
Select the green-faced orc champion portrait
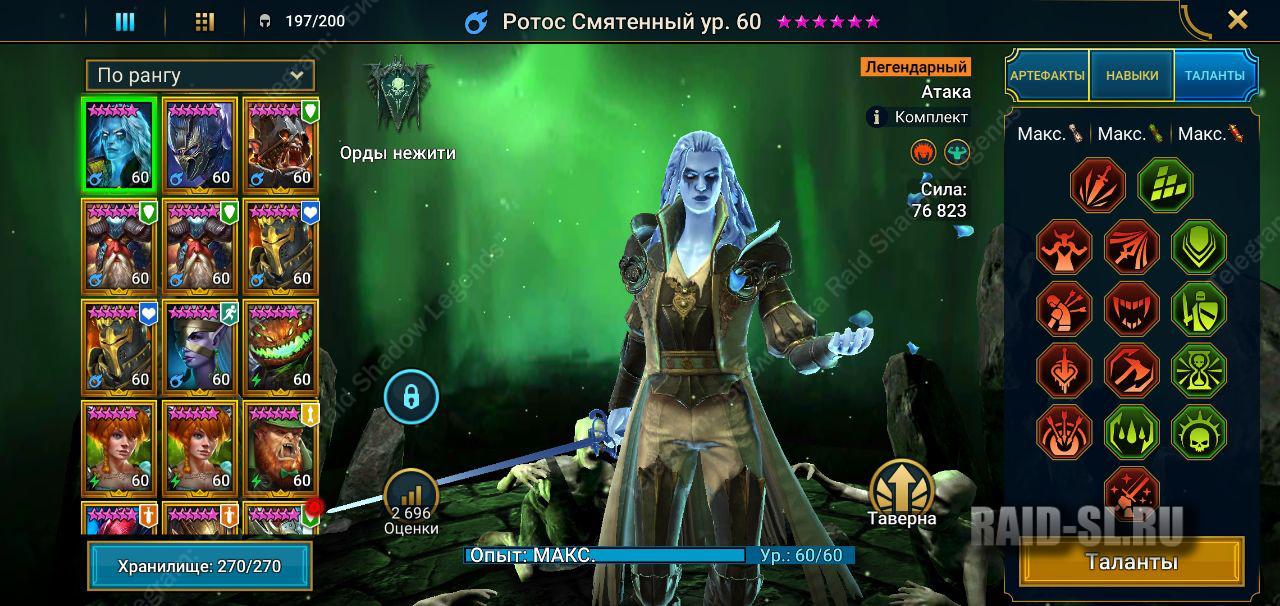click(280, 447)
